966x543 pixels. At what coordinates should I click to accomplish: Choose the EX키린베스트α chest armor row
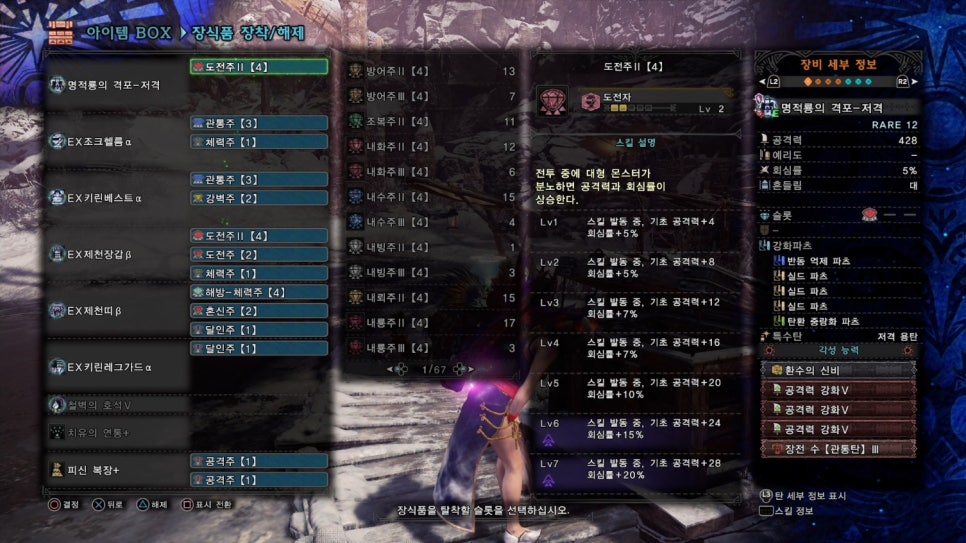tap(115, 198)
